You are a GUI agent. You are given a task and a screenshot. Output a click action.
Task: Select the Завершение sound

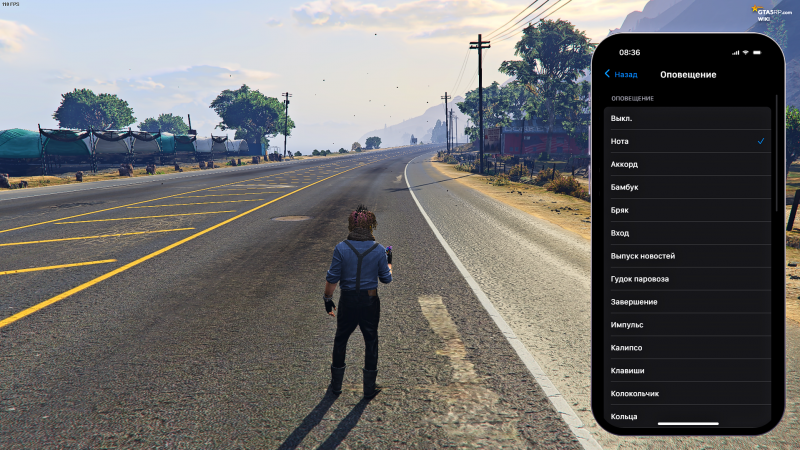pos(690,302)
